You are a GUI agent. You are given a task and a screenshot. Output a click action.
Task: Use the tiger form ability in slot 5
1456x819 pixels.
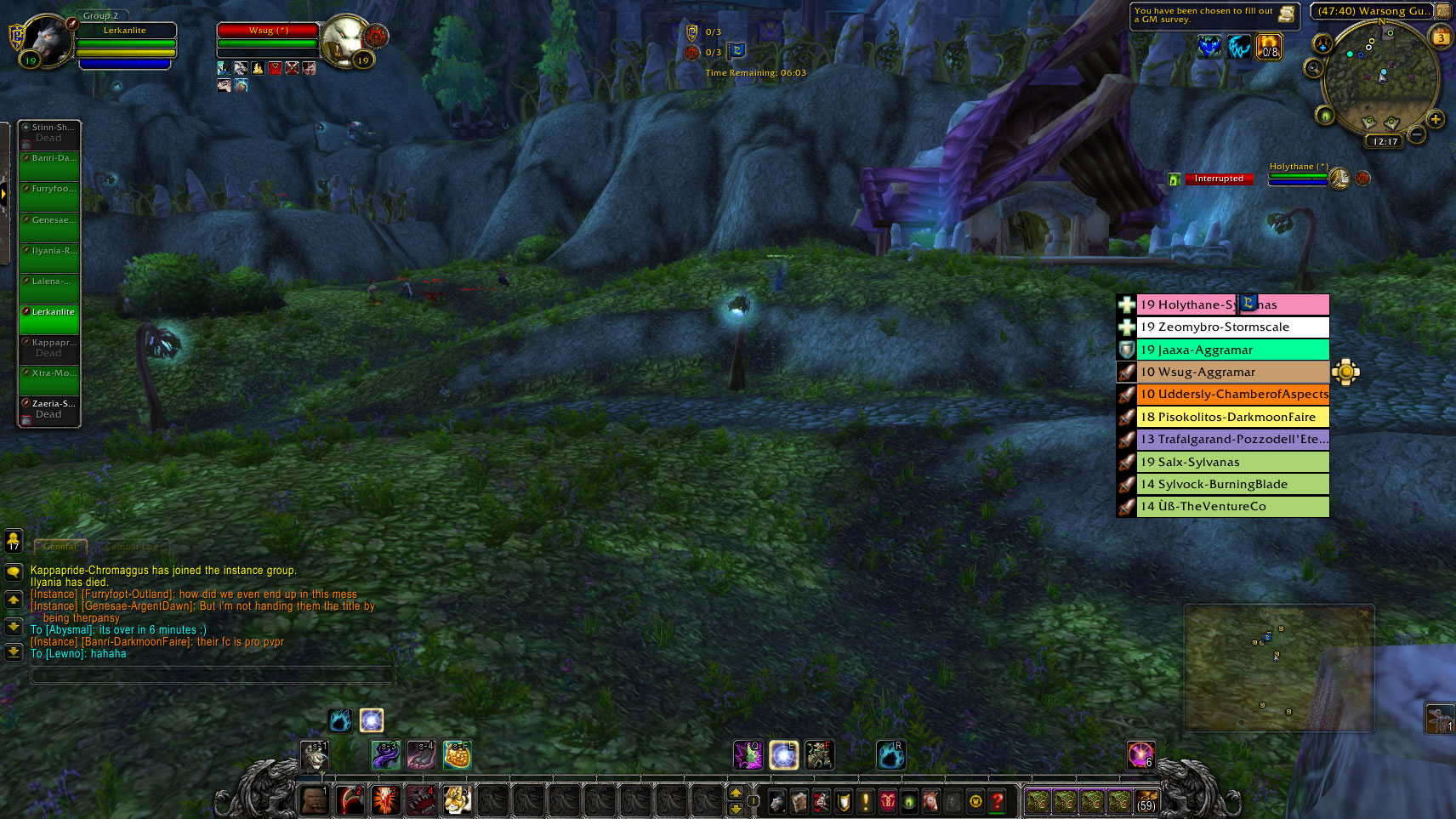click(x=457, y=800)
